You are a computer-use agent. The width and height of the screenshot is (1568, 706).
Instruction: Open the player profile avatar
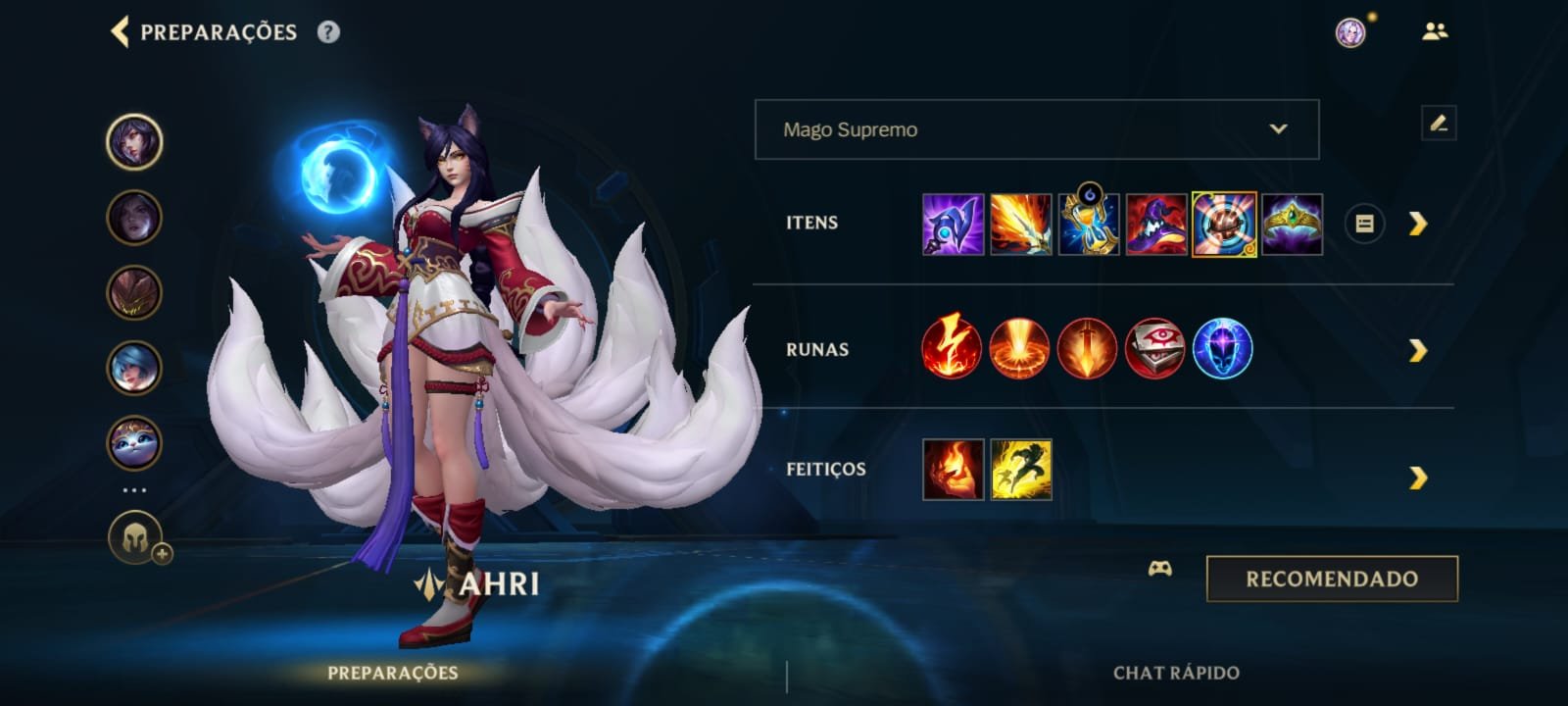click(x=1350, y=32)
